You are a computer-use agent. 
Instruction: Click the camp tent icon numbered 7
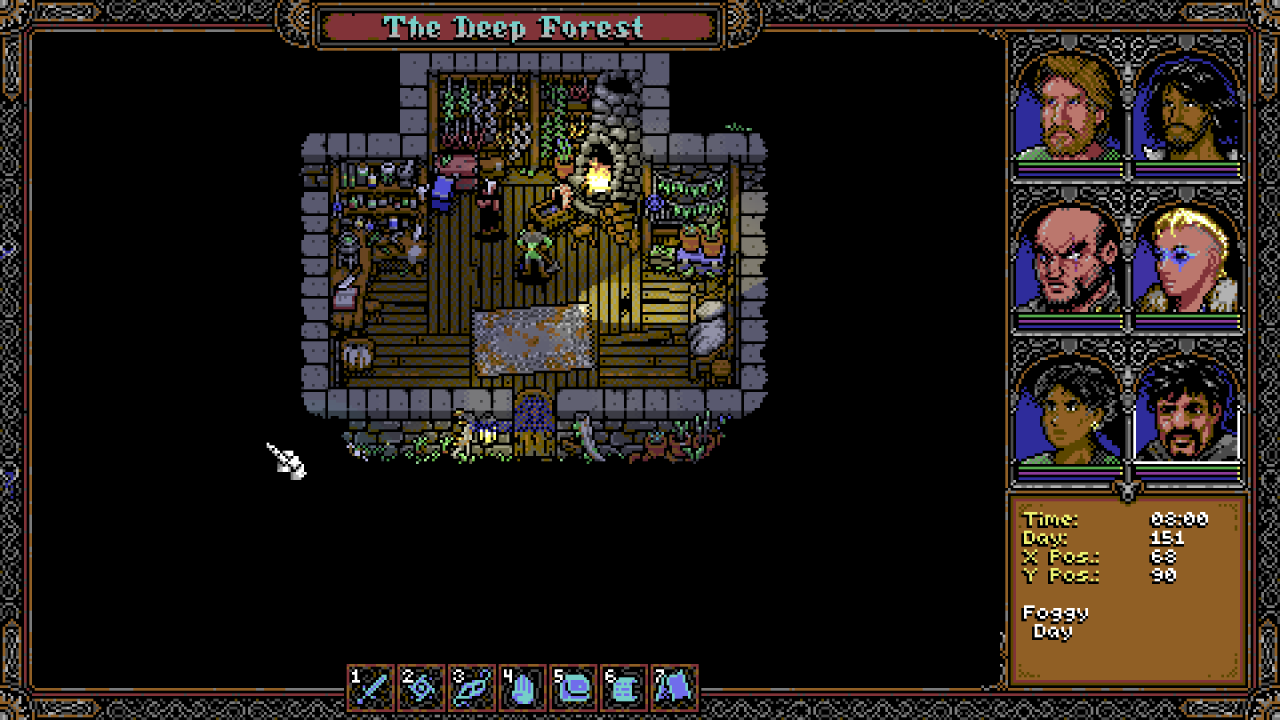point(674,688)
